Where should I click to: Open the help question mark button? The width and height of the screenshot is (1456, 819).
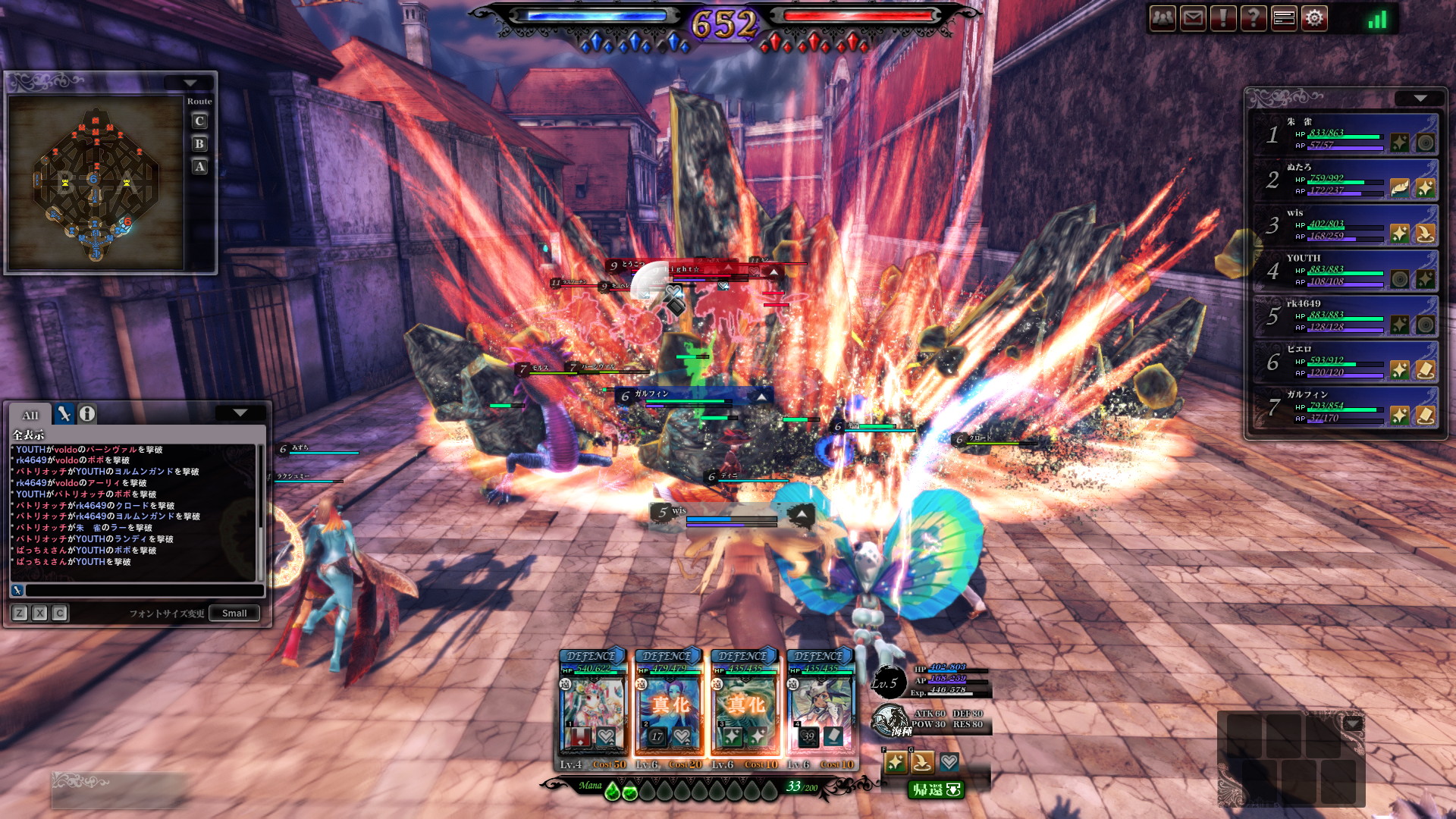point(1254,17)
